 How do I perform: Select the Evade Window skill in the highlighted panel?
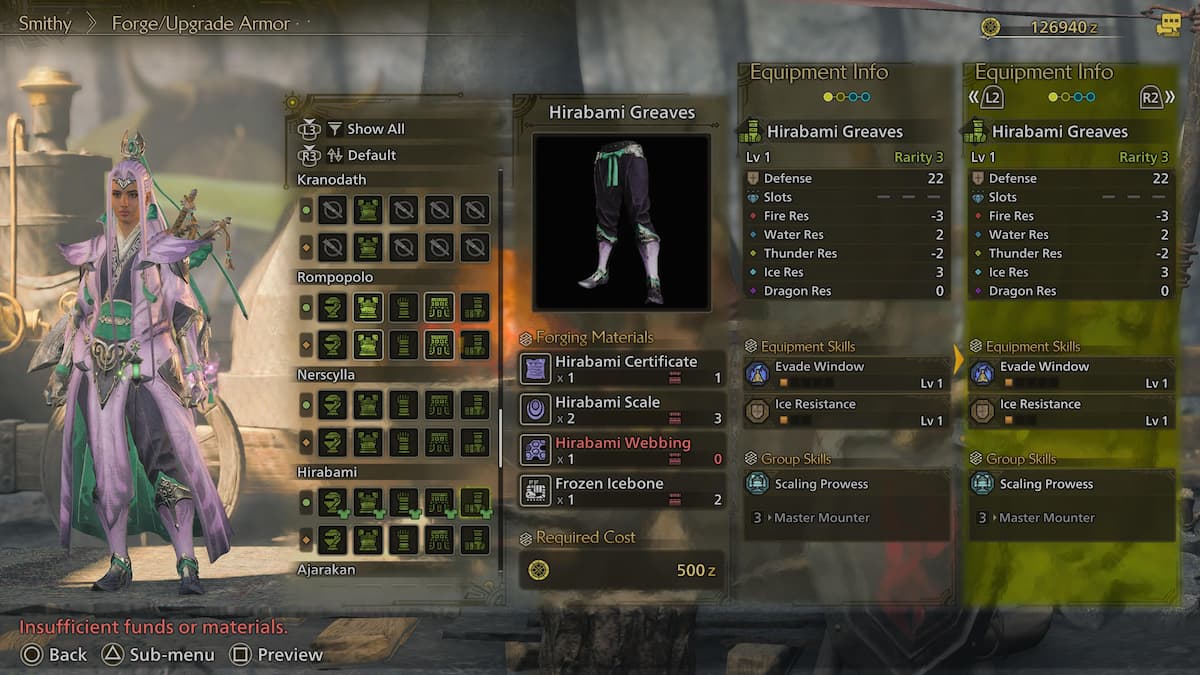pyautogui.click(x=1071, y=374)
